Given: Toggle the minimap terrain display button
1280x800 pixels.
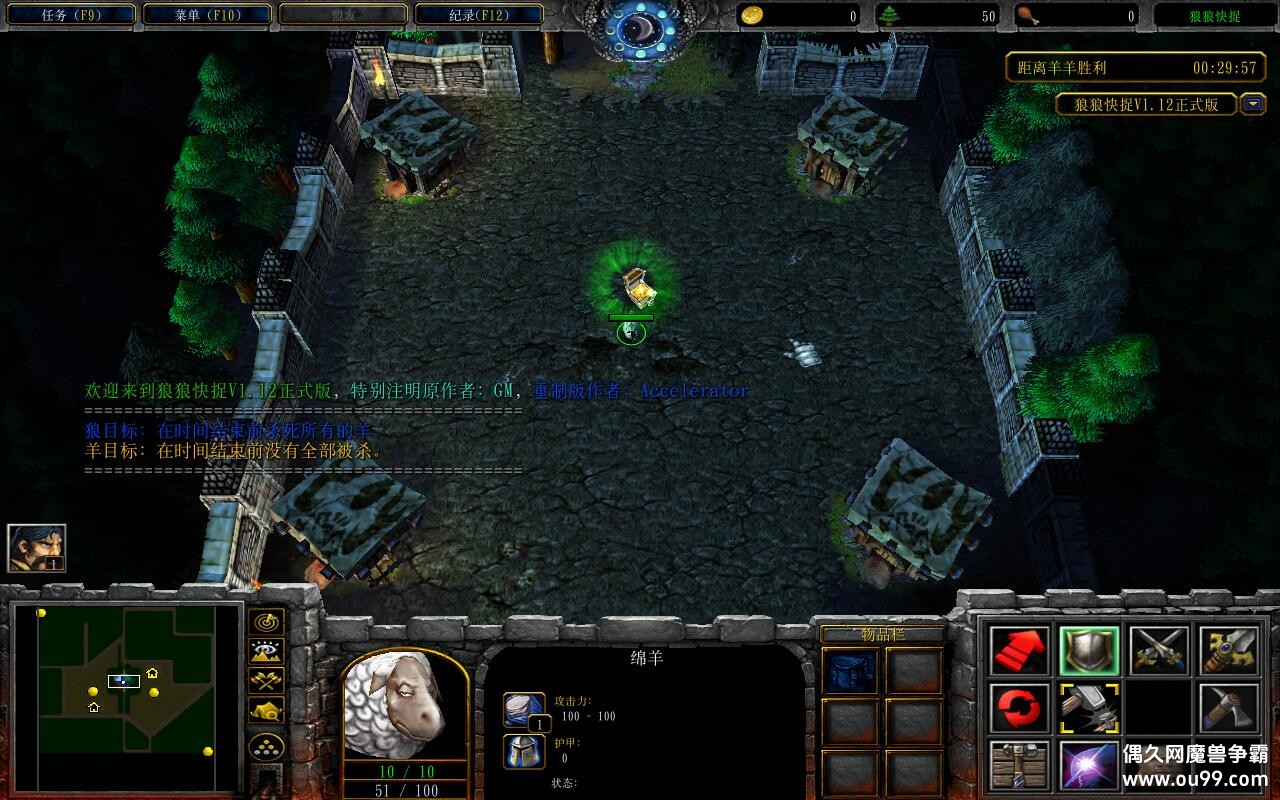Looking at the screenshot, I should [x=266, y=651].
